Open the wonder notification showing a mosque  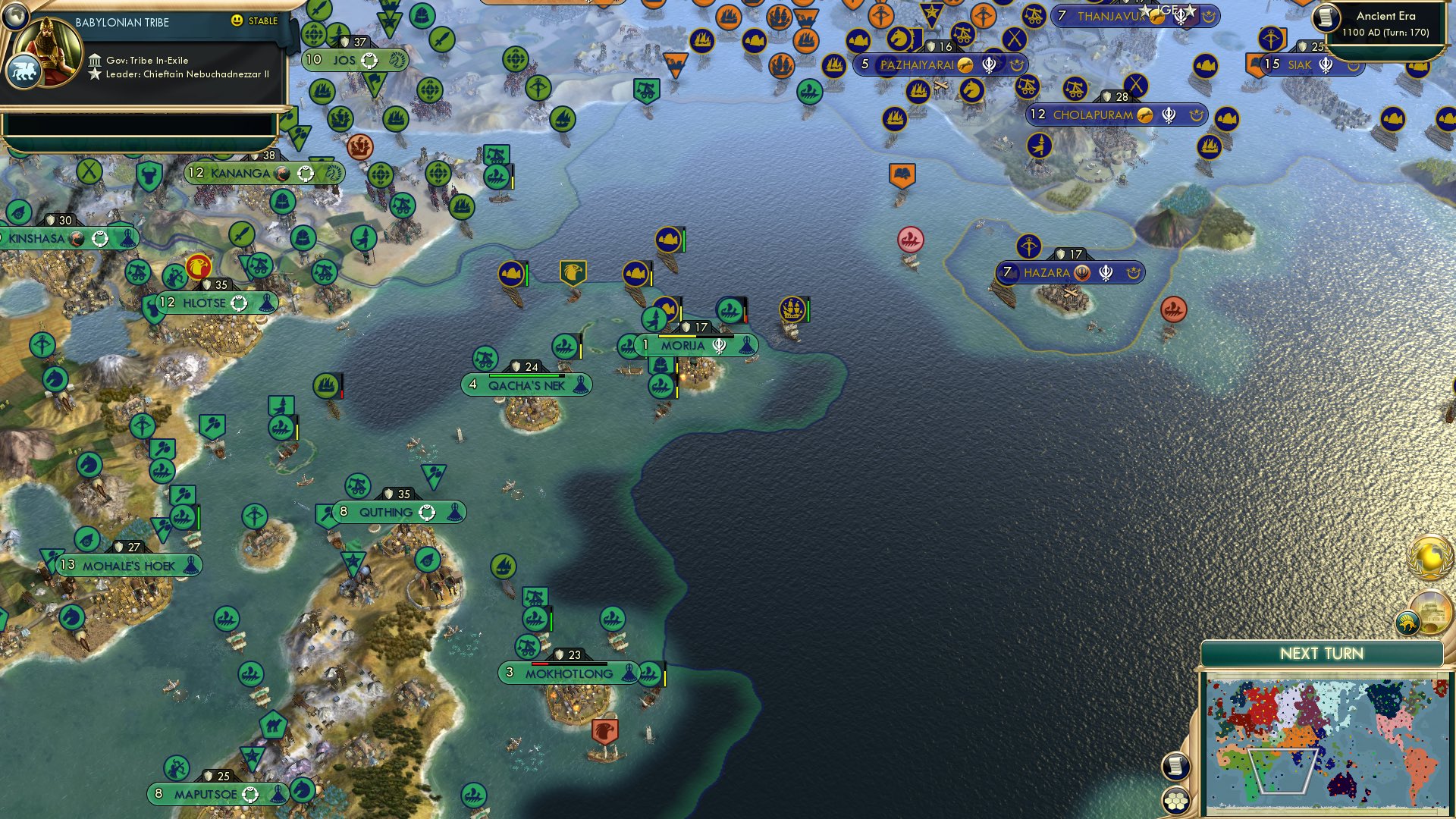point(1432,610)
